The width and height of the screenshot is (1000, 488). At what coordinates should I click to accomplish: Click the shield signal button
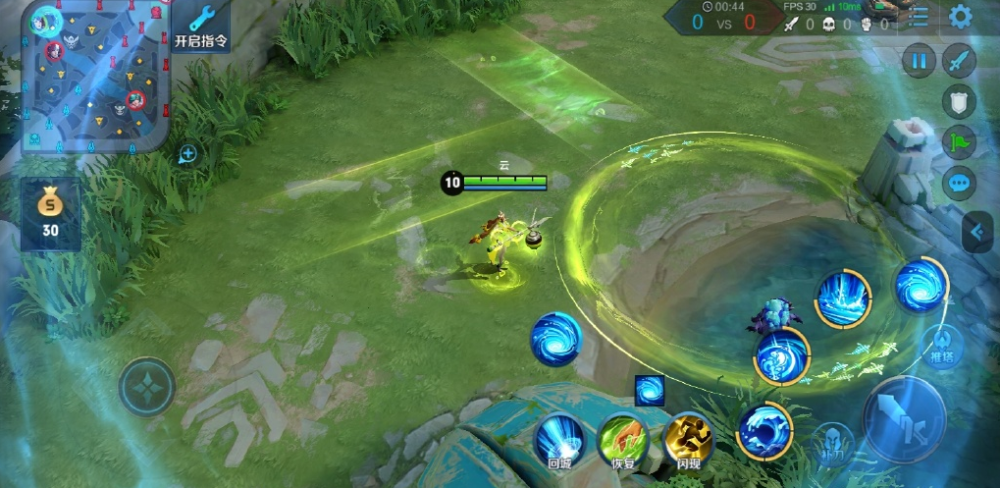tap(959, 101)
